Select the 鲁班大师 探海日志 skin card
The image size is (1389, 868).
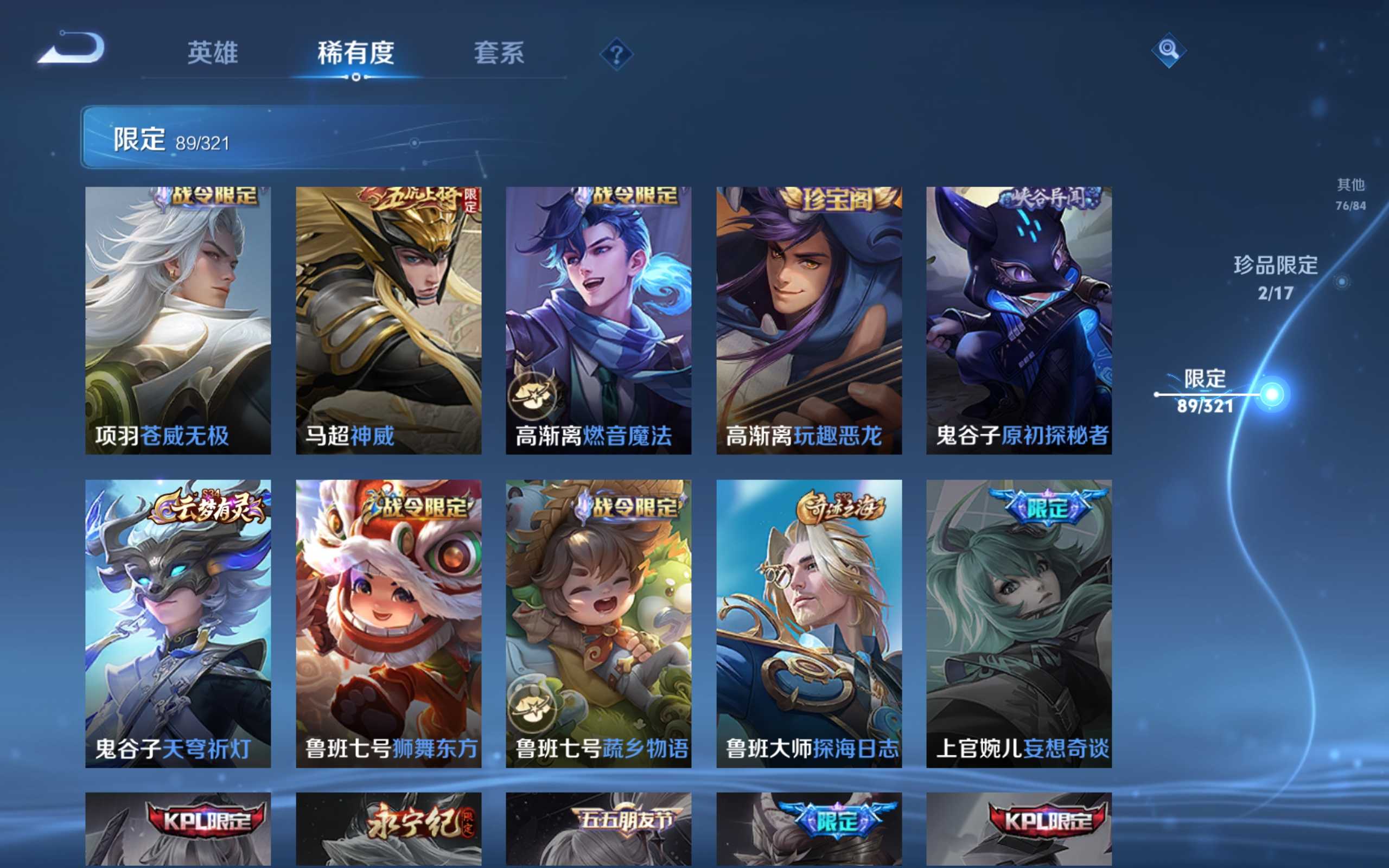pos(809,623)
